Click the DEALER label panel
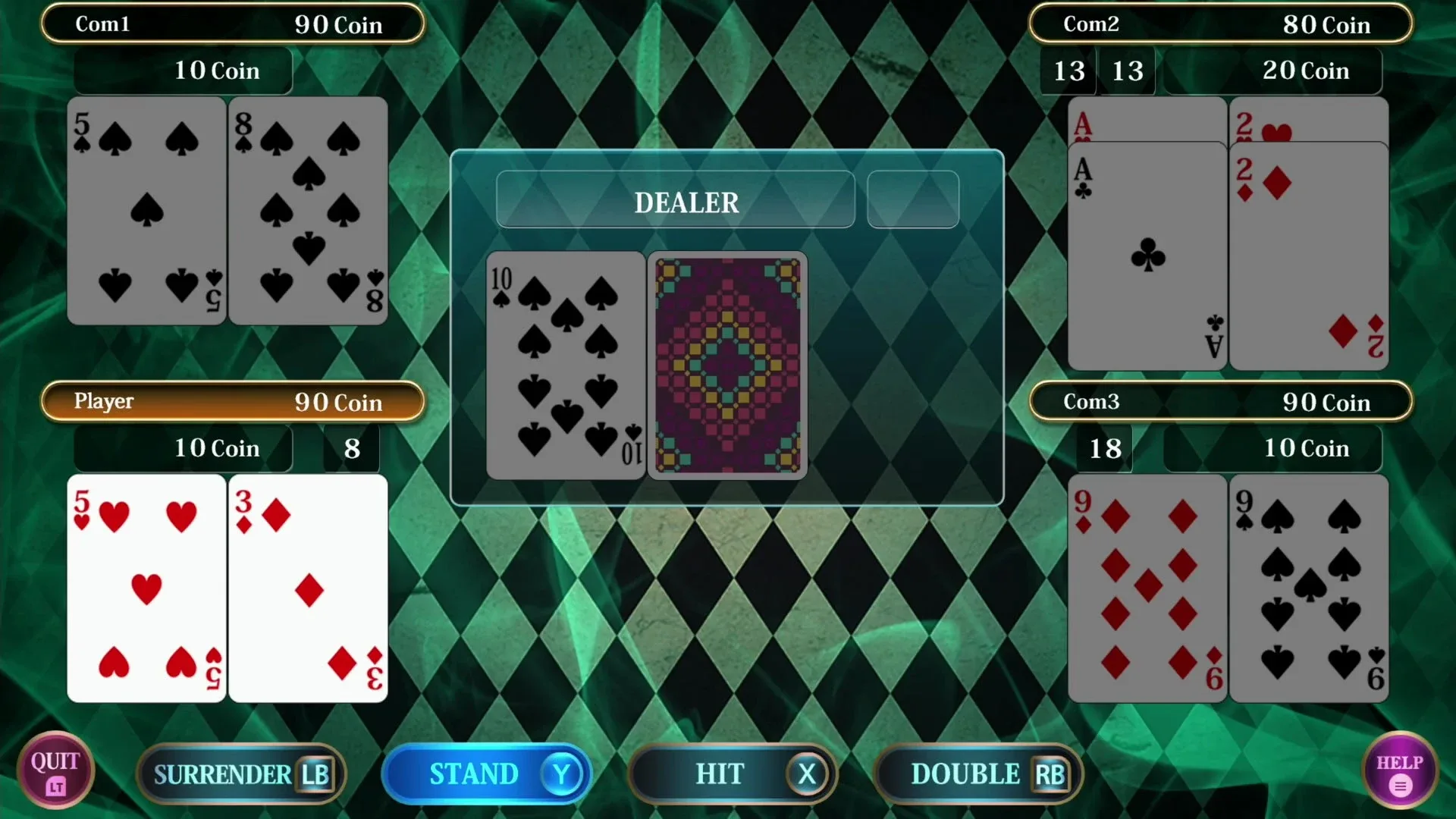This screenshot has width=1456, height=819. click(675, 200)
